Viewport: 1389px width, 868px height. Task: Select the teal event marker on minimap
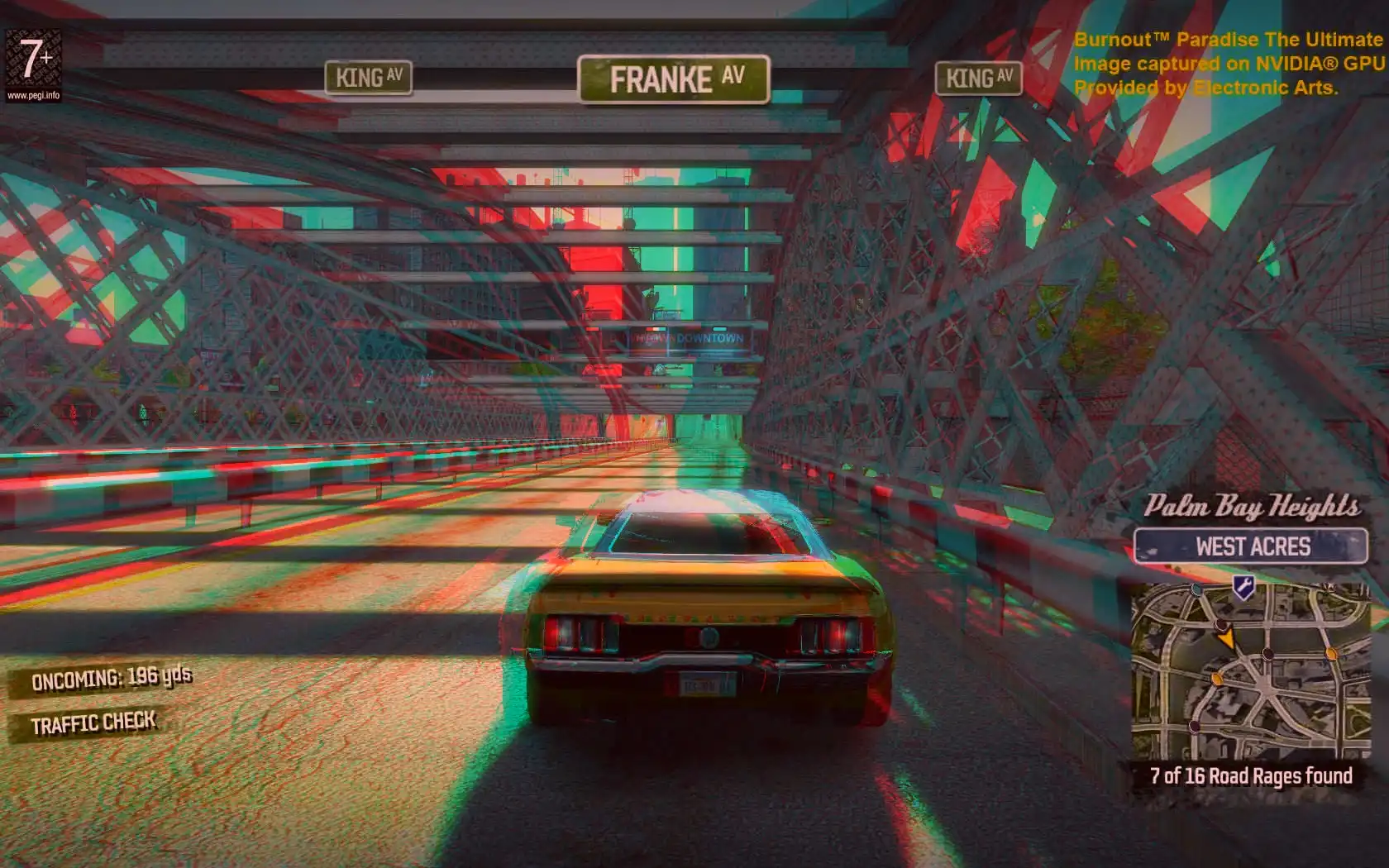tap(1196, 589)
